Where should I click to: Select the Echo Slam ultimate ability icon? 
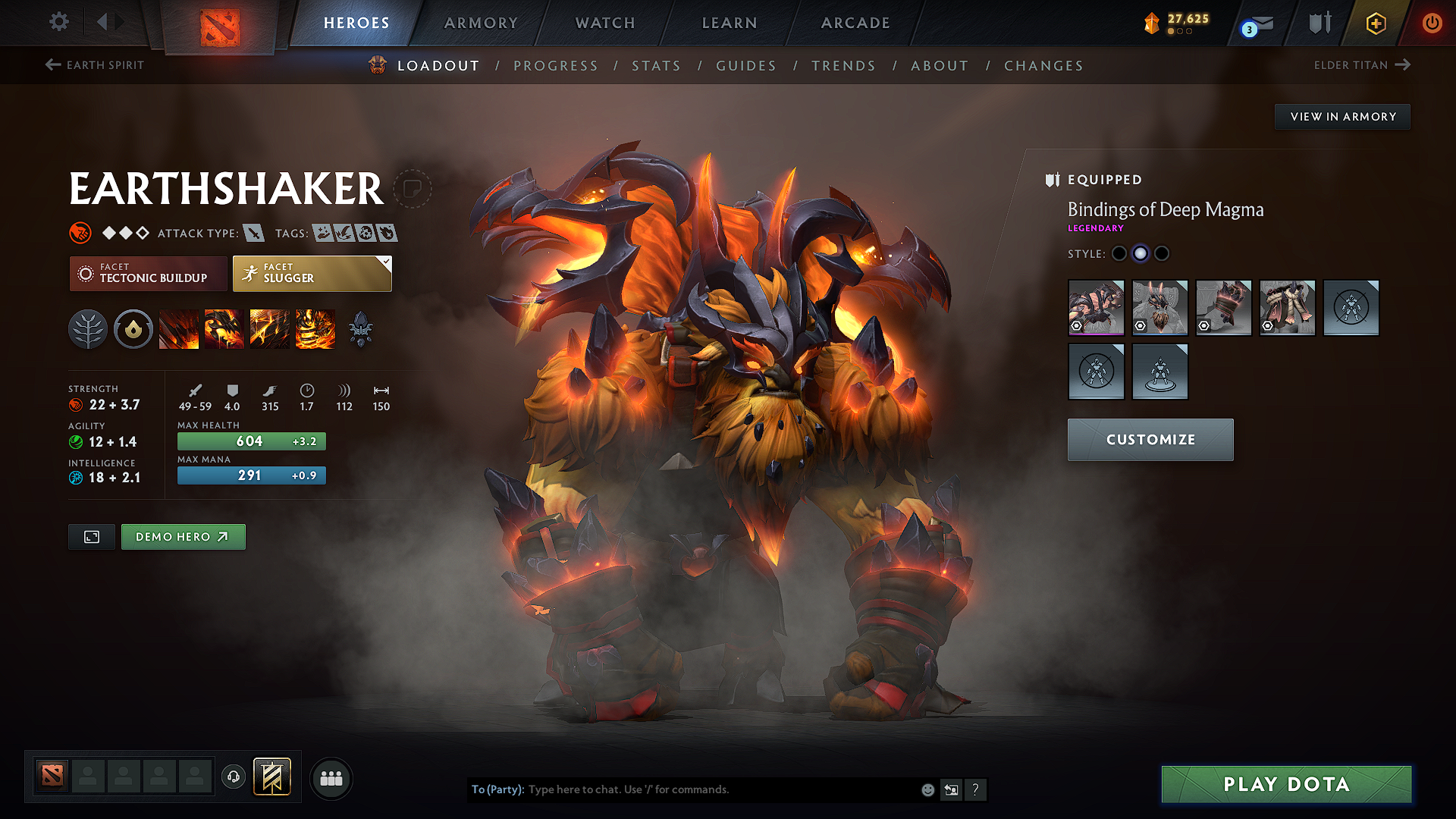[315, 328]
